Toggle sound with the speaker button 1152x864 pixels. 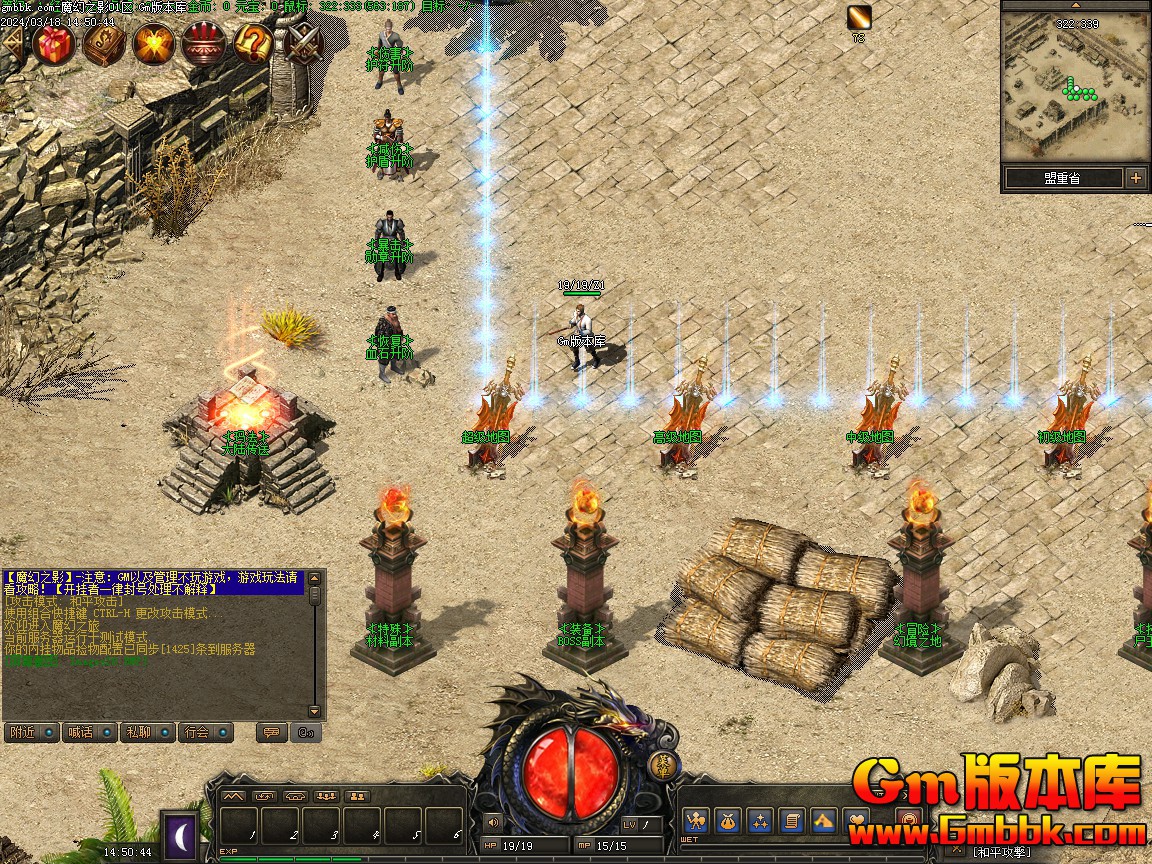click(492, 822)
